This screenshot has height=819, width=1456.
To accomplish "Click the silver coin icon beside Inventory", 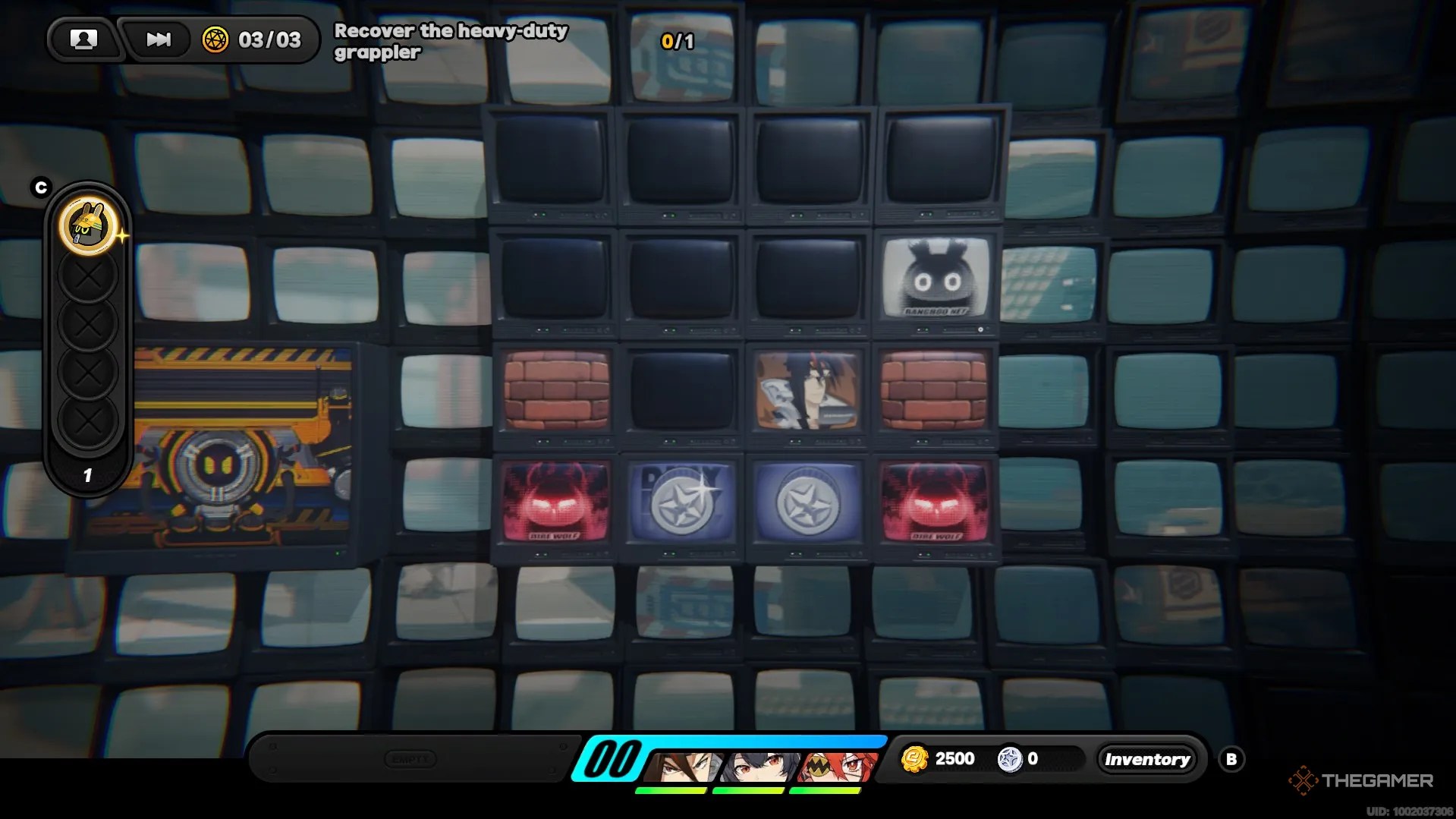I will 1009,758.
